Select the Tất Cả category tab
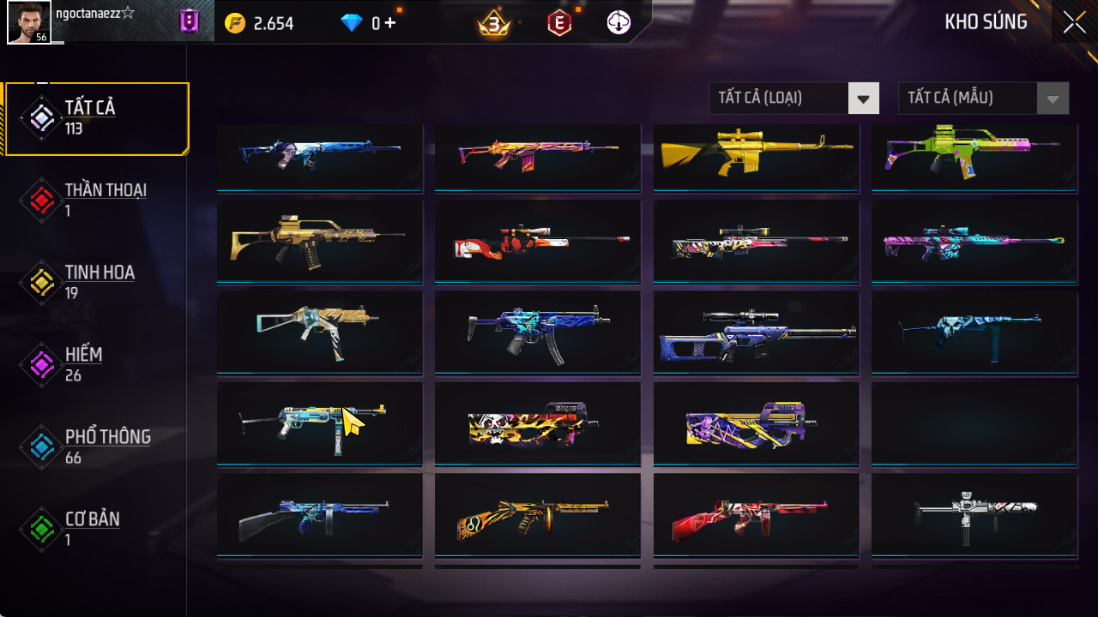 pyautogui.click(x=96, y=118)
